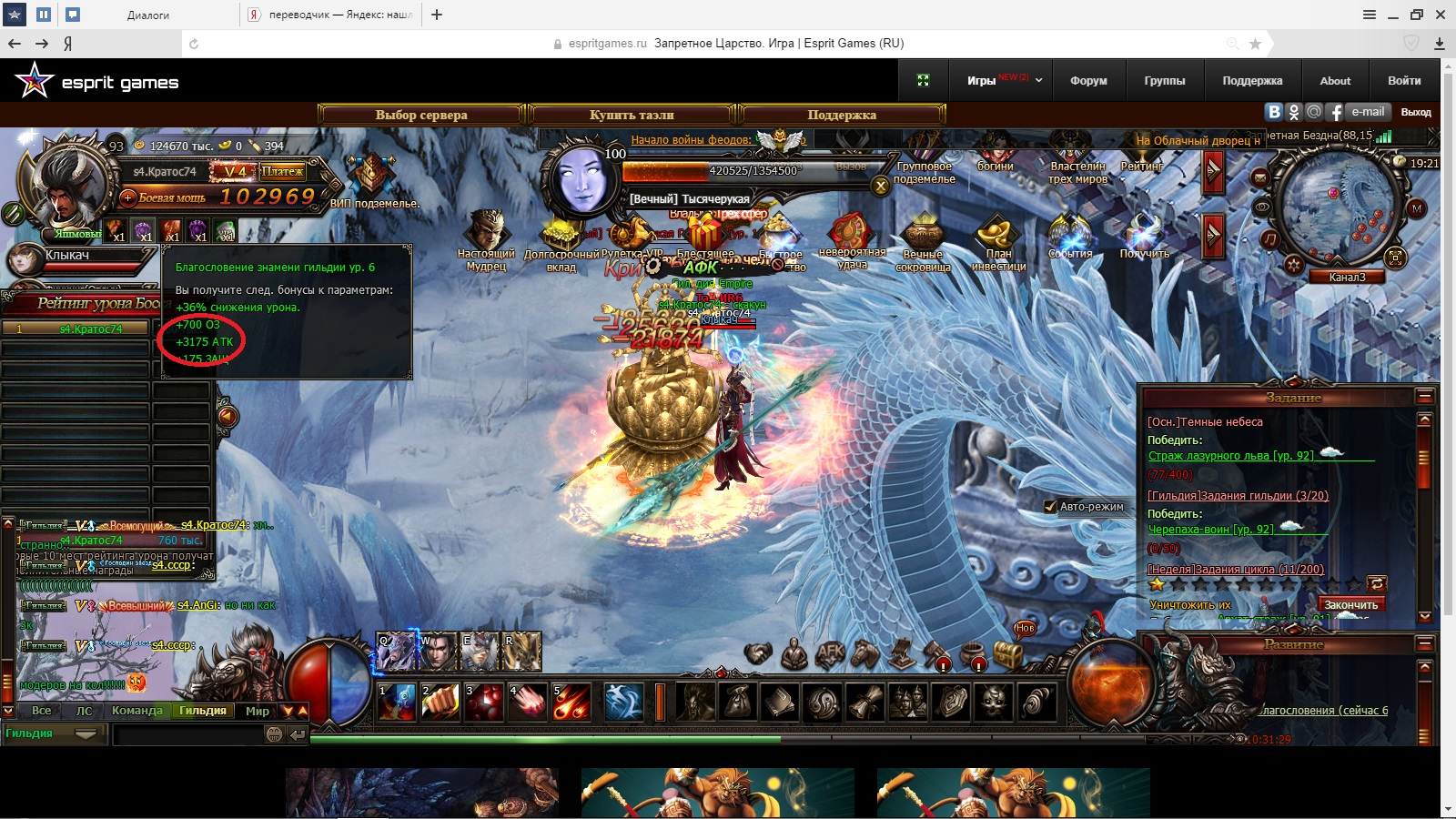The image size is (1456, 819).
Task: Select the Команда chat tab
Action: point(136,711)
